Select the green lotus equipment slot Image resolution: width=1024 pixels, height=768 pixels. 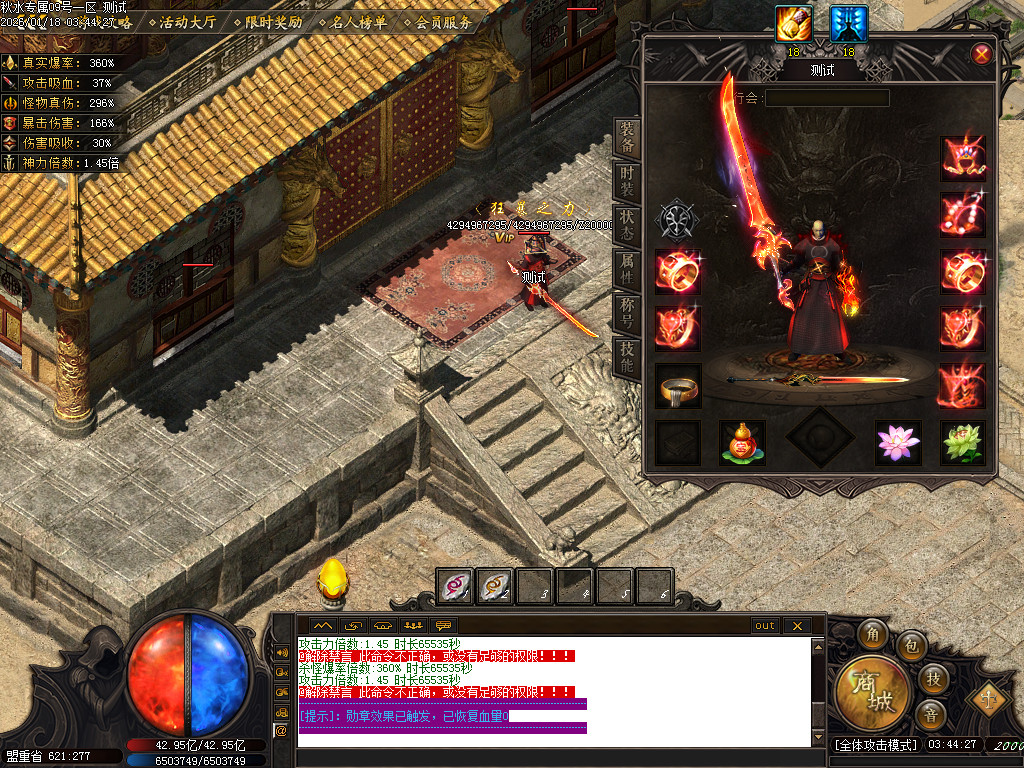(962, 442)
